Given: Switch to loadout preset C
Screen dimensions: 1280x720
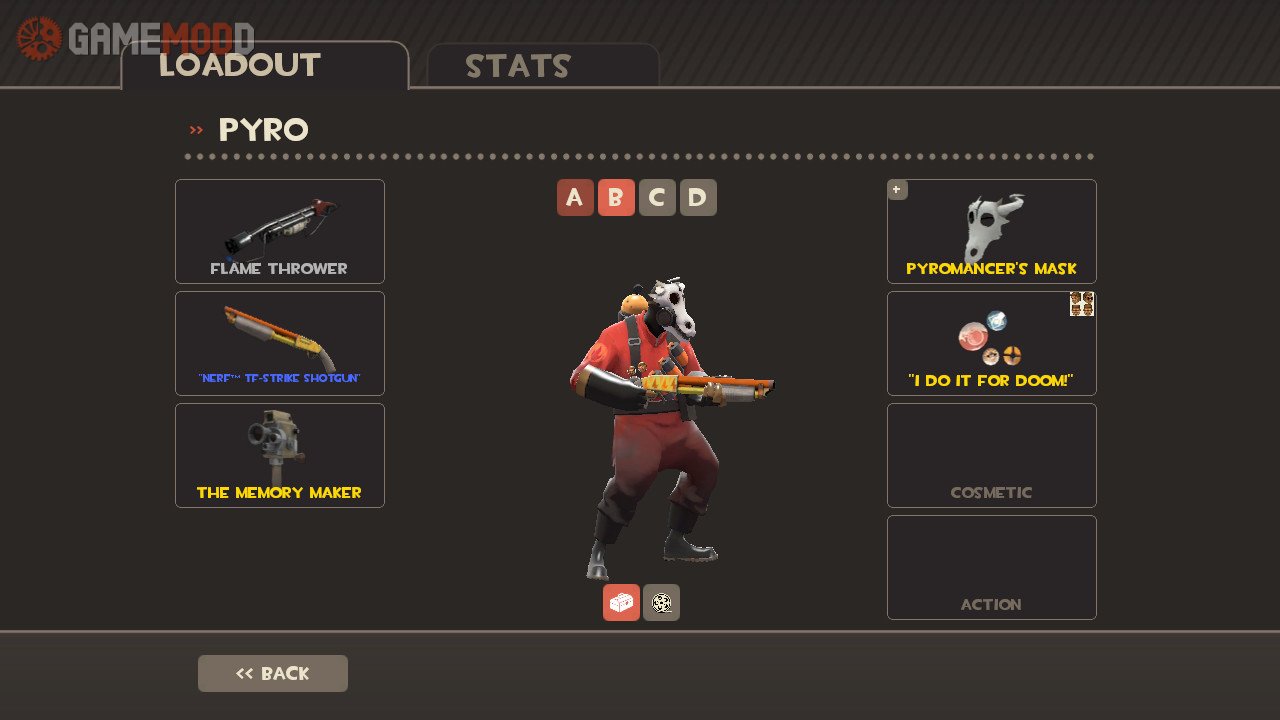Looking at the screenshot, I should pos(657,198).
